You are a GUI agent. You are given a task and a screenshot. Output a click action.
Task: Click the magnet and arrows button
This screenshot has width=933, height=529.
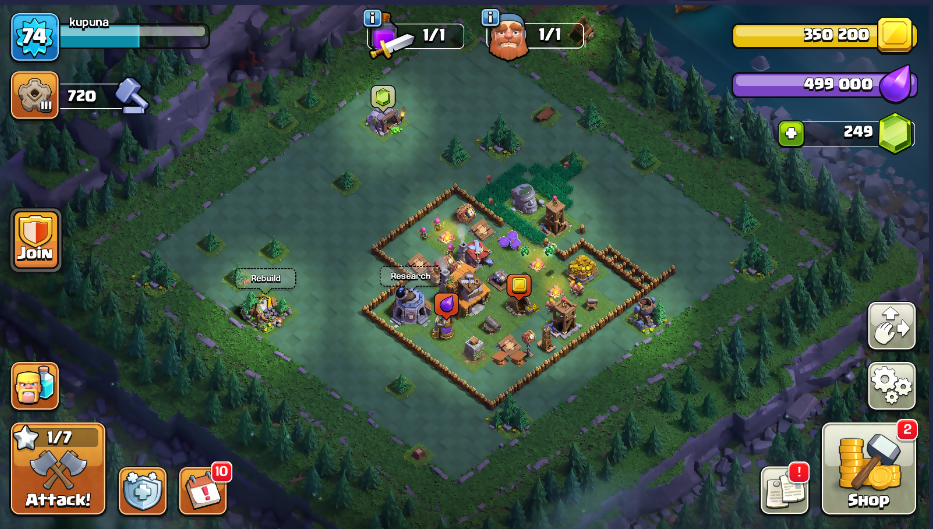[x=891, y=326]
